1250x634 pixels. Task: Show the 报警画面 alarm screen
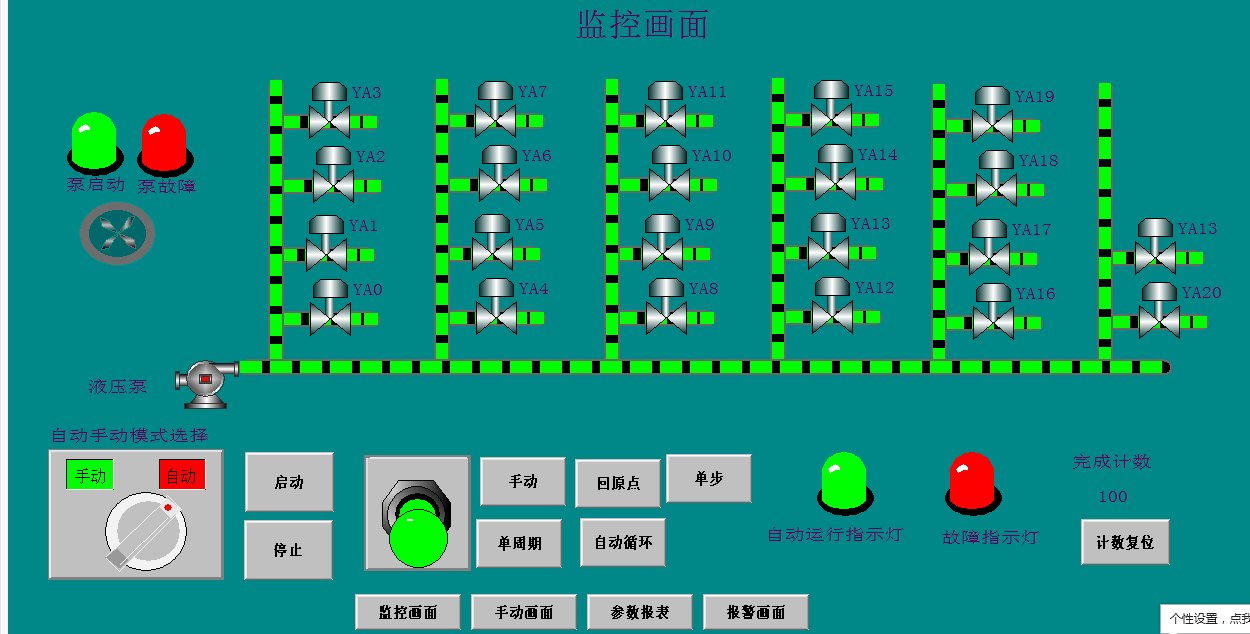[x=755, y=612]
